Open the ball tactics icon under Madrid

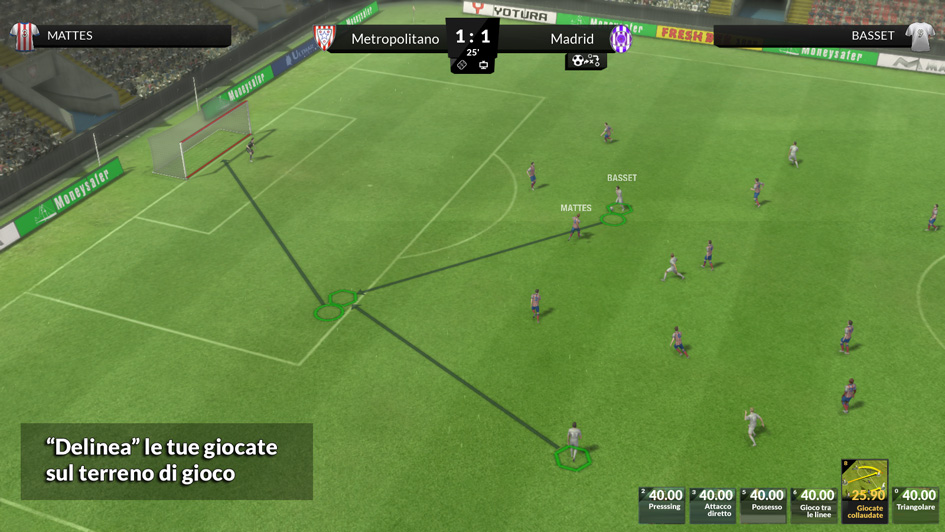point(585,61)
